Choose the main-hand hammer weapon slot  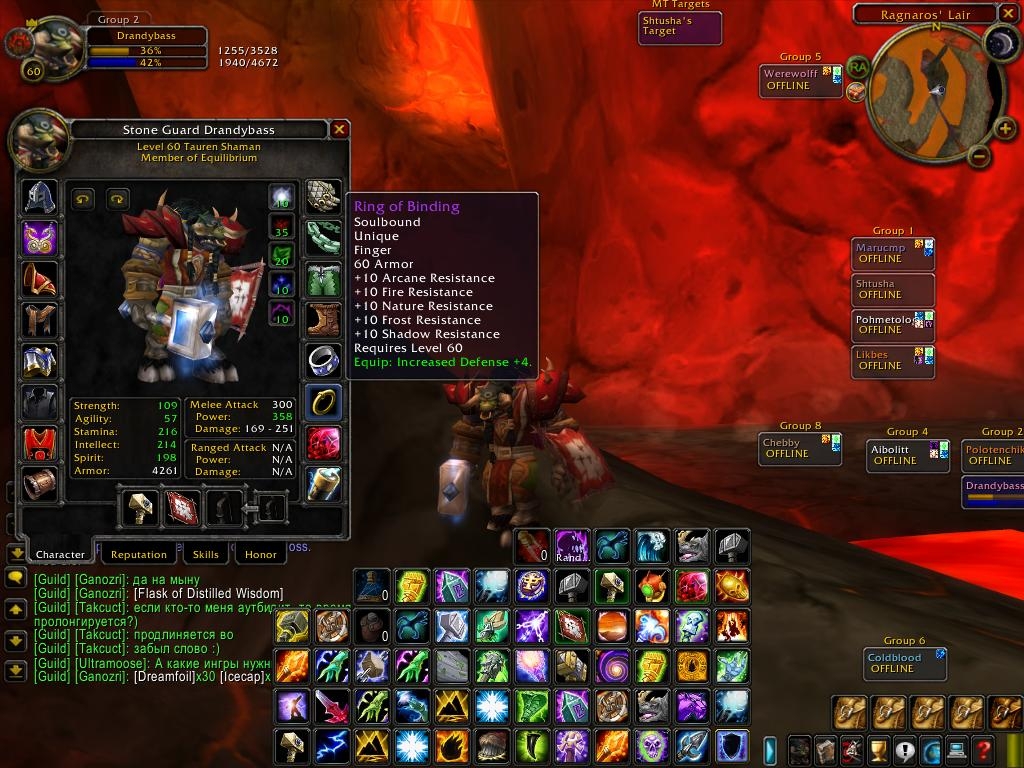click(x=138, y=508)
